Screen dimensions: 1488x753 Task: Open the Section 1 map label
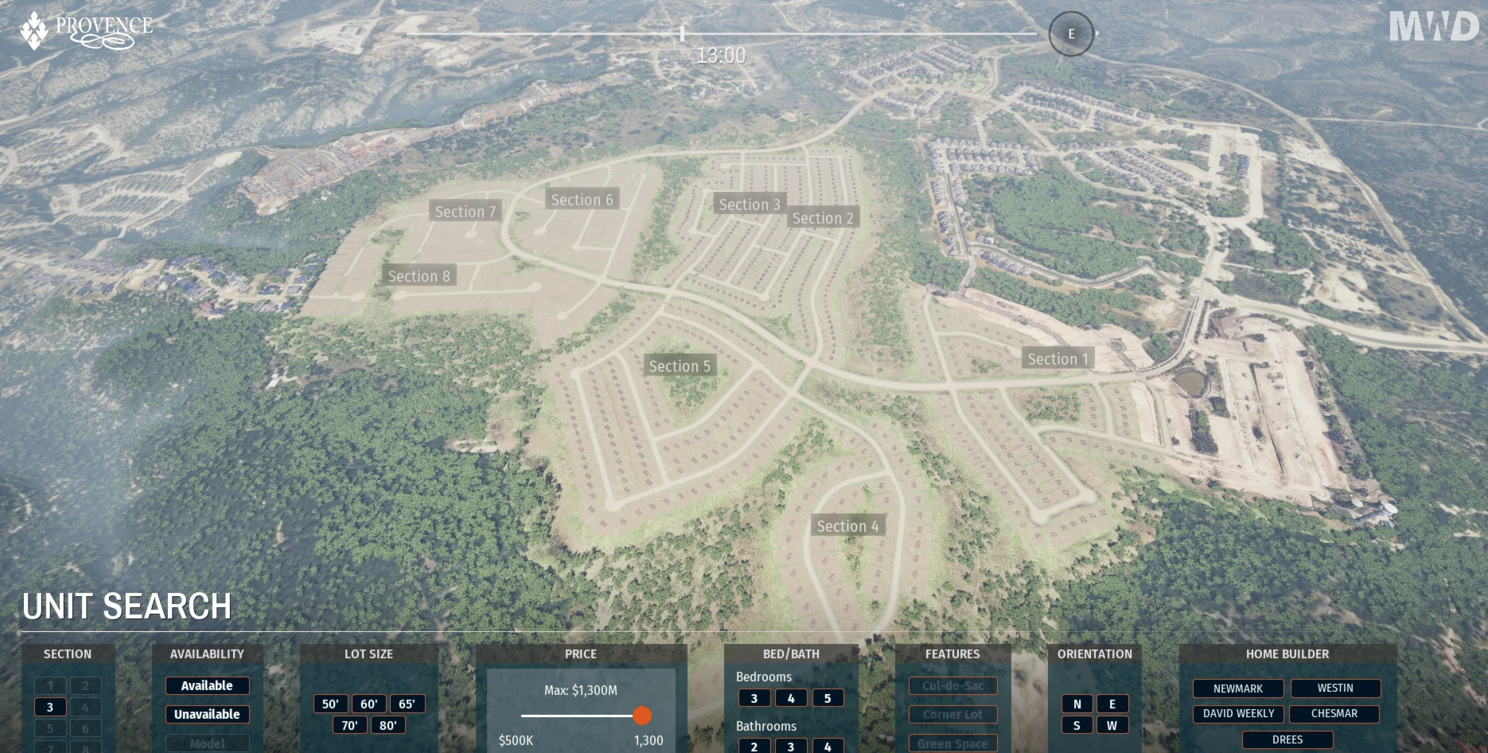(x=1058, y=359)
